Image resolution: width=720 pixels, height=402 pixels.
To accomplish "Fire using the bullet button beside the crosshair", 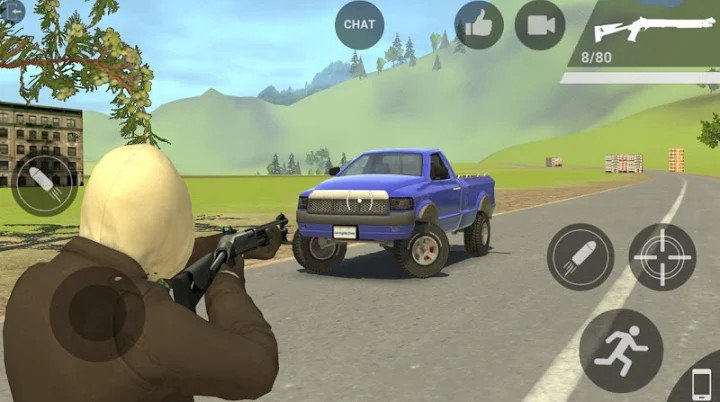I will [580, 257].
